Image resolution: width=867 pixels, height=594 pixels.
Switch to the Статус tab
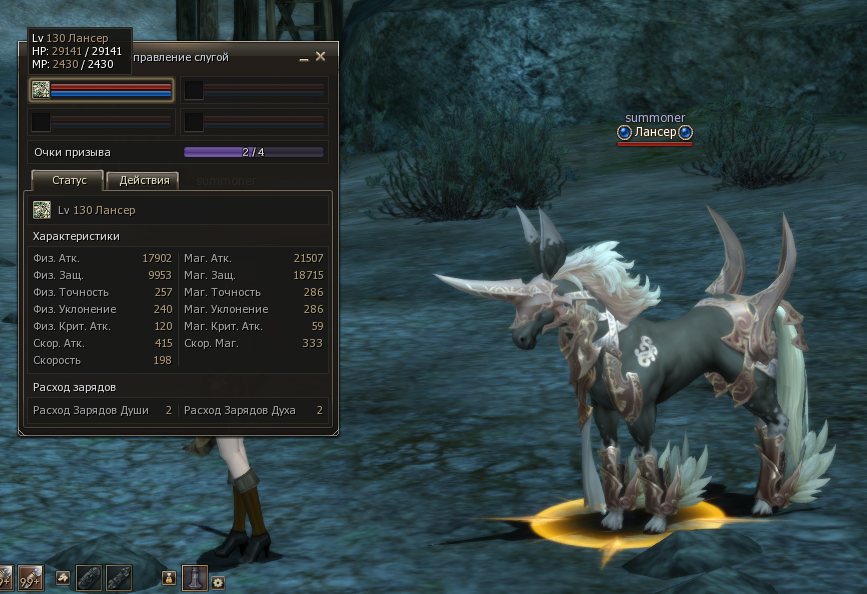67,181
